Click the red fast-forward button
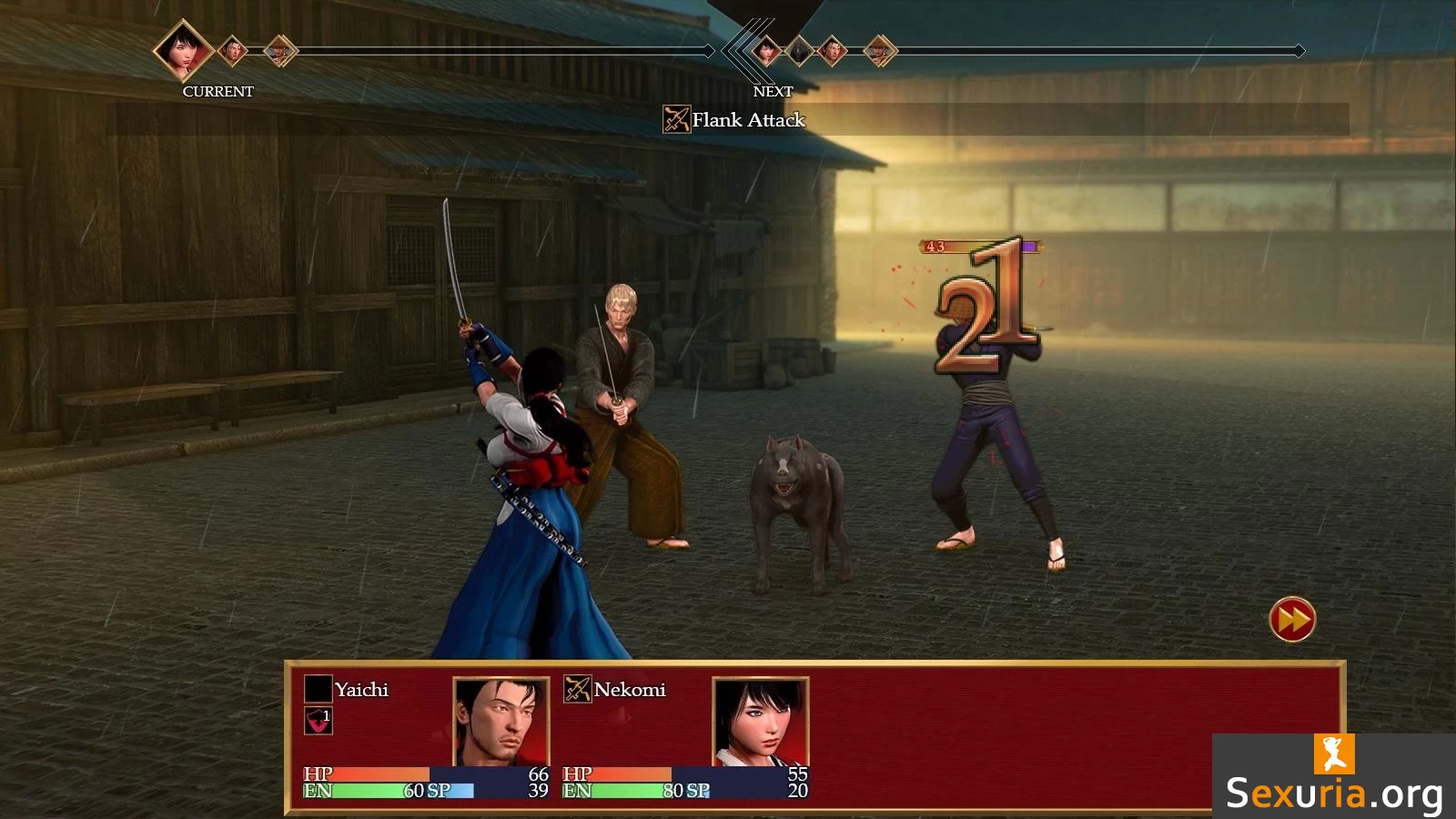 pyautogui.click(x=1292, y=620)
